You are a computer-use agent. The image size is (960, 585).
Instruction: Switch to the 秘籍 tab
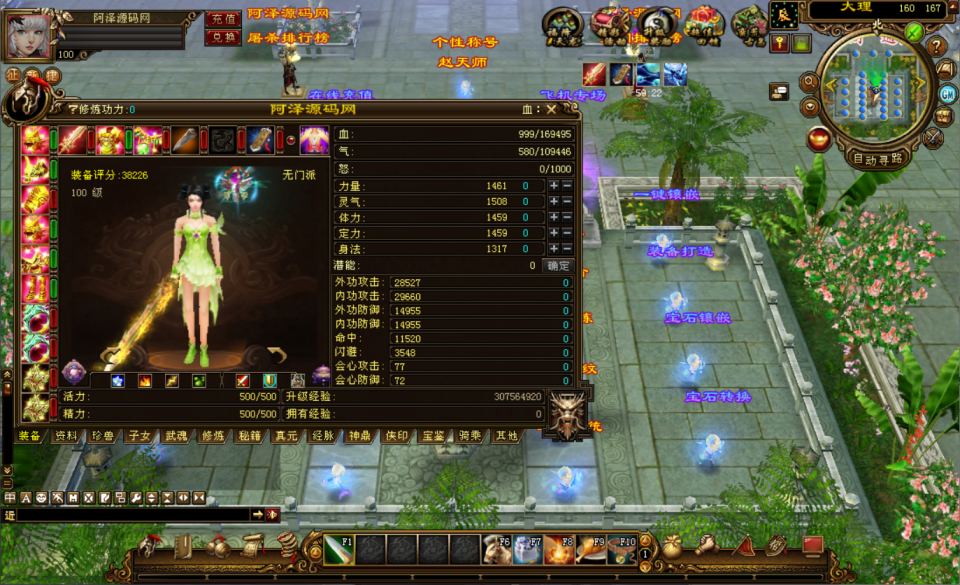(249, 436)
